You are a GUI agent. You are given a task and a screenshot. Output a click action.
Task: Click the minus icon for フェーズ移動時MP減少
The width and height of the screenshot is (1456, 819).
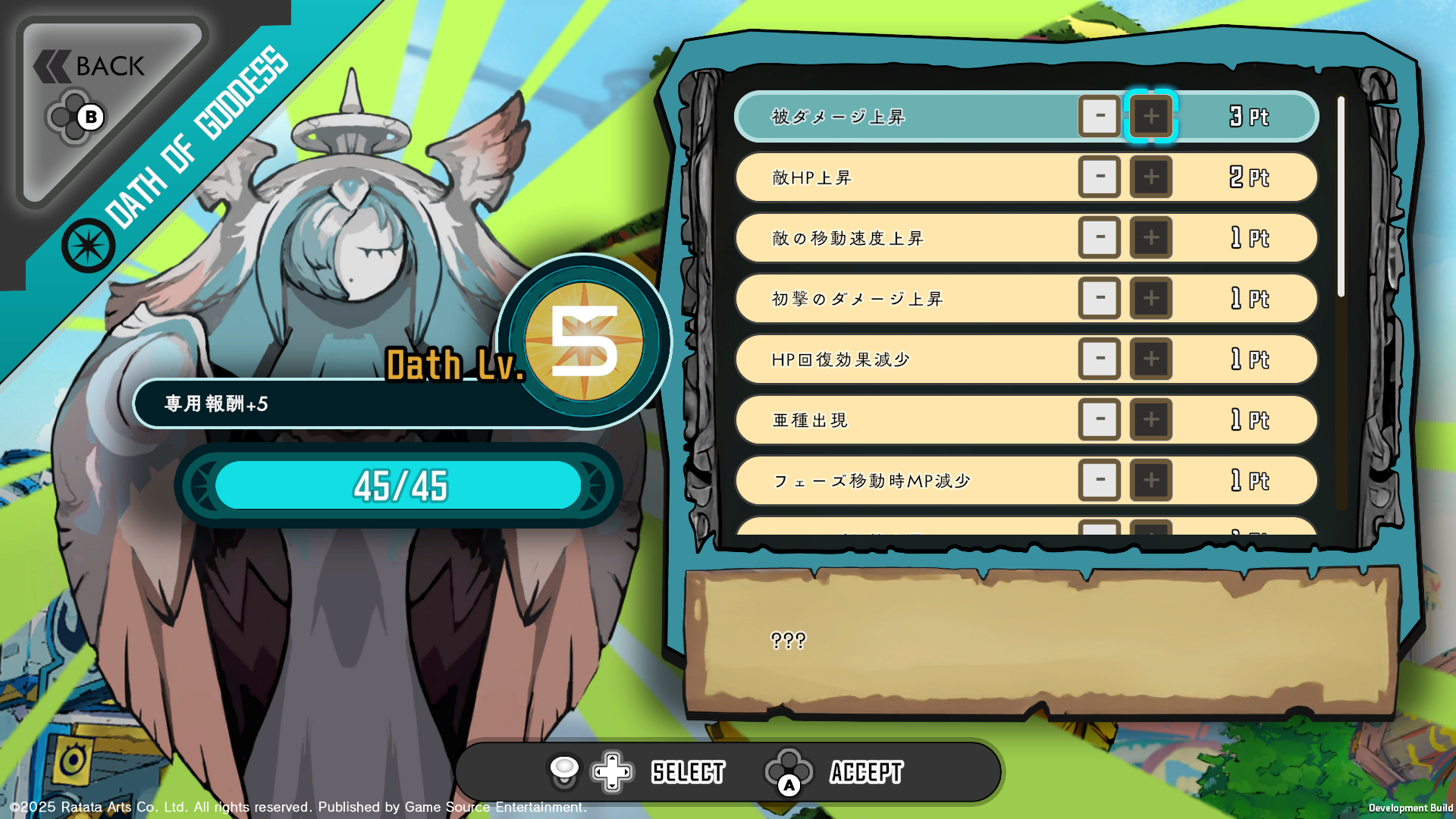1099,480
